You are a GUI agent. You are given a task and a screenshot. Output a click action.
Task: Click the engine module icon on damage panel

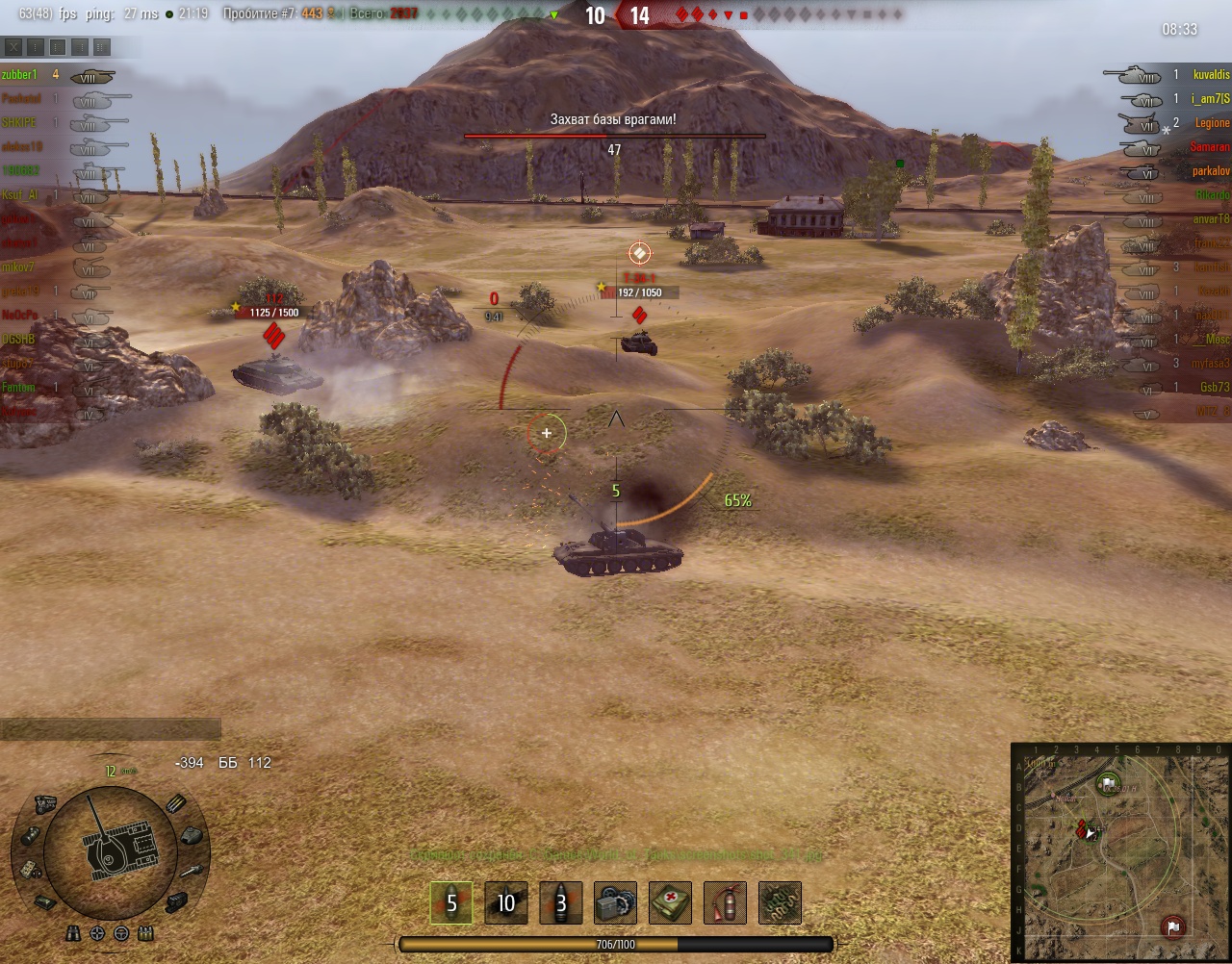pos(44,803)
